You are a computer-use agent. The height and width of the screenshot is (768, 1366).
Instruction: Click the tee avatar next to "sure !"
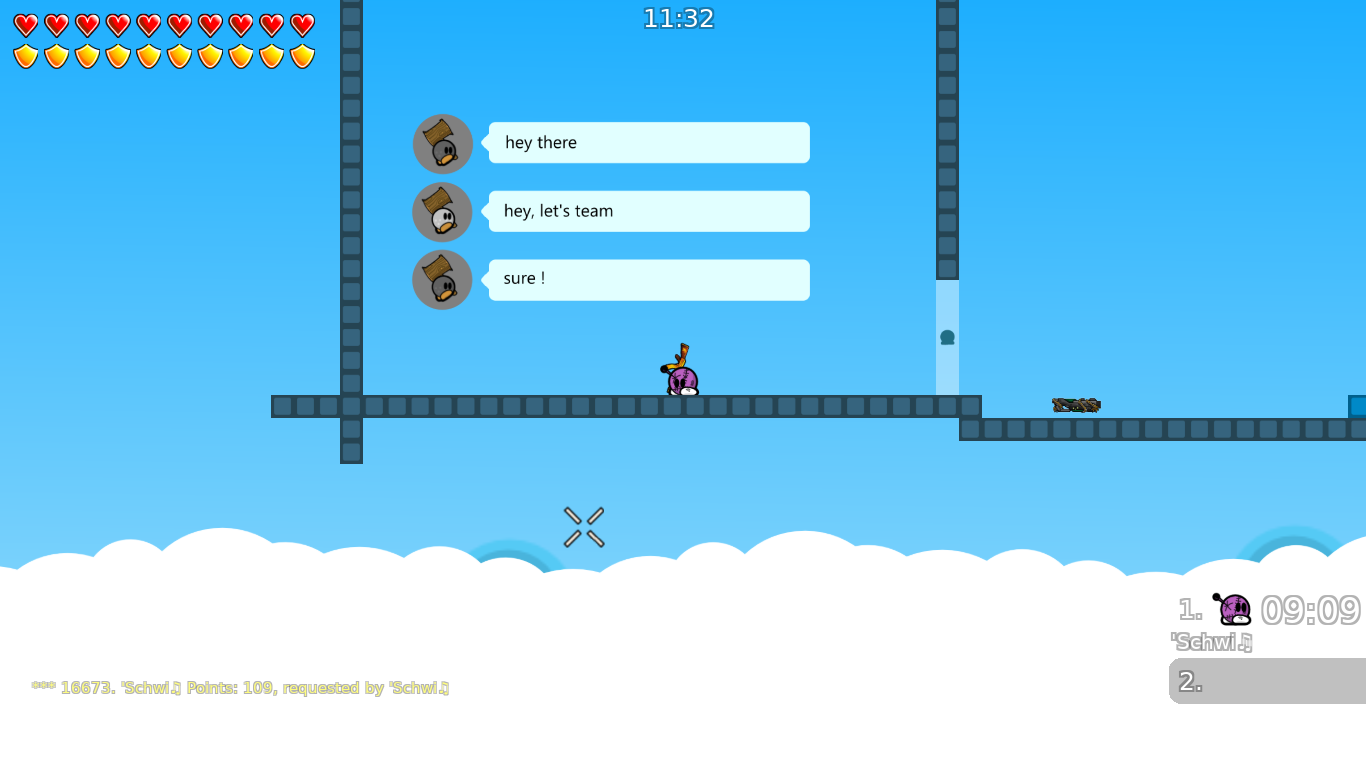tap(442, 279)
